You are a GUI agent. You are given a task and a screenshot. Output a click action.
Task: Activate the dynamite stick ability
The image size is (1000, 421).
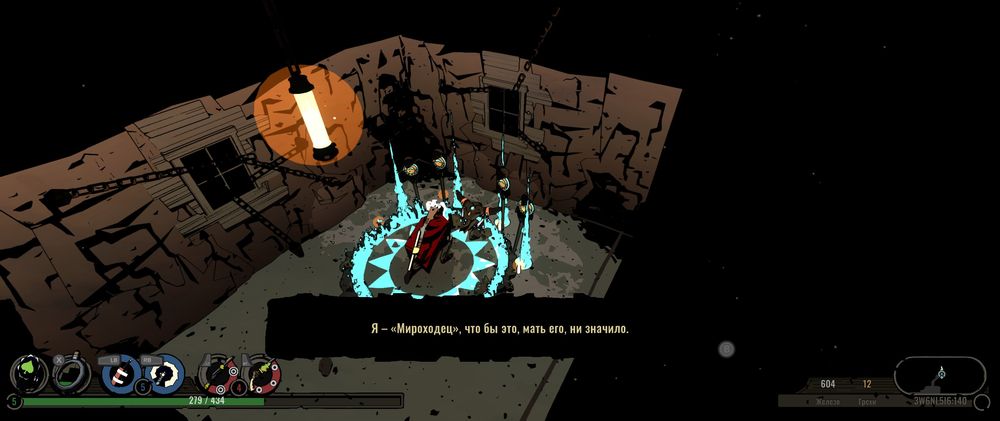[x=120, y=374]
